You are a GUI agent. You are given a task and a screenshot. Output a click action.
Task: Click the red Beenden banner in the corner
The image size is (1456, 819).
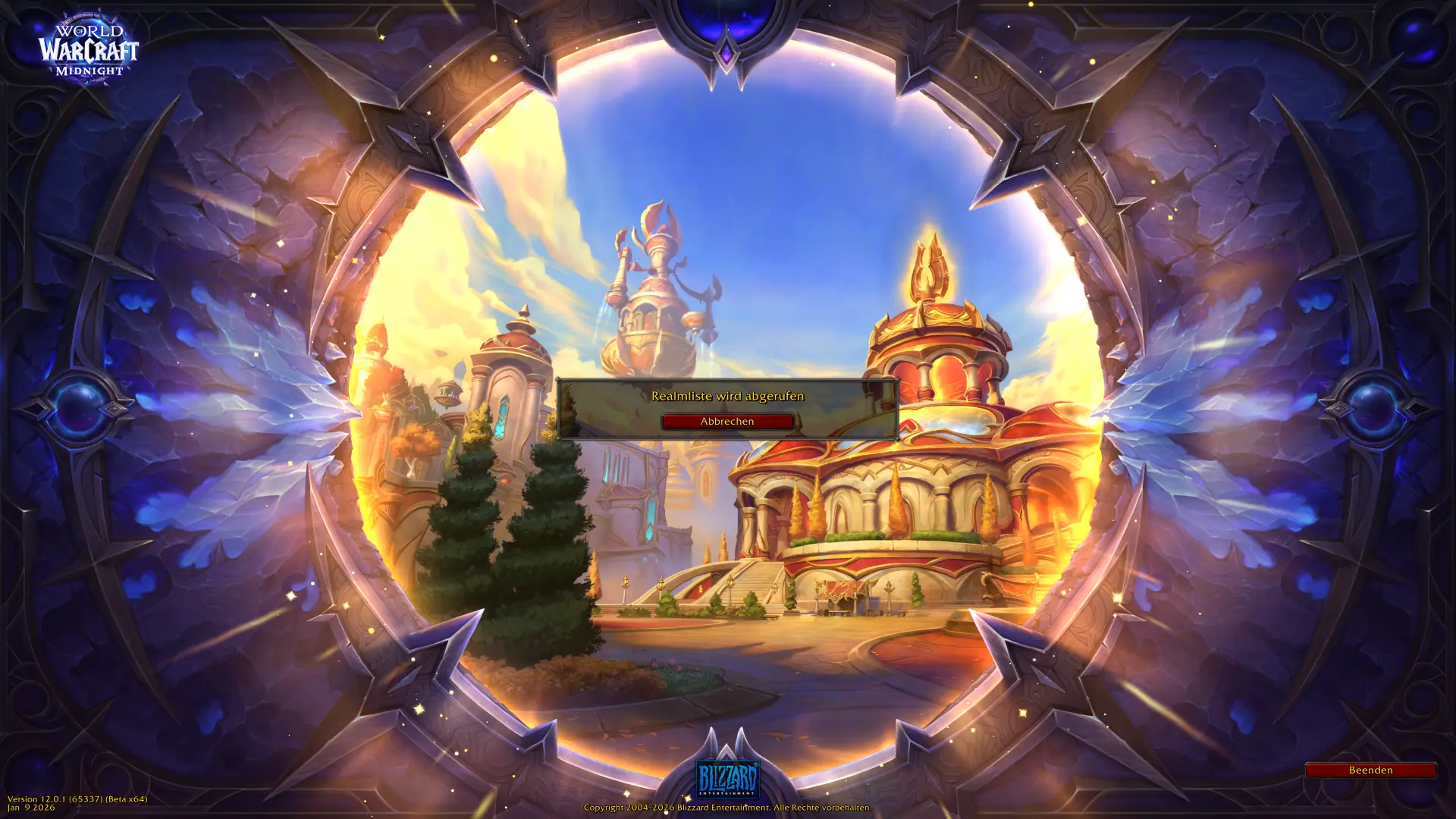(1371, 770)
